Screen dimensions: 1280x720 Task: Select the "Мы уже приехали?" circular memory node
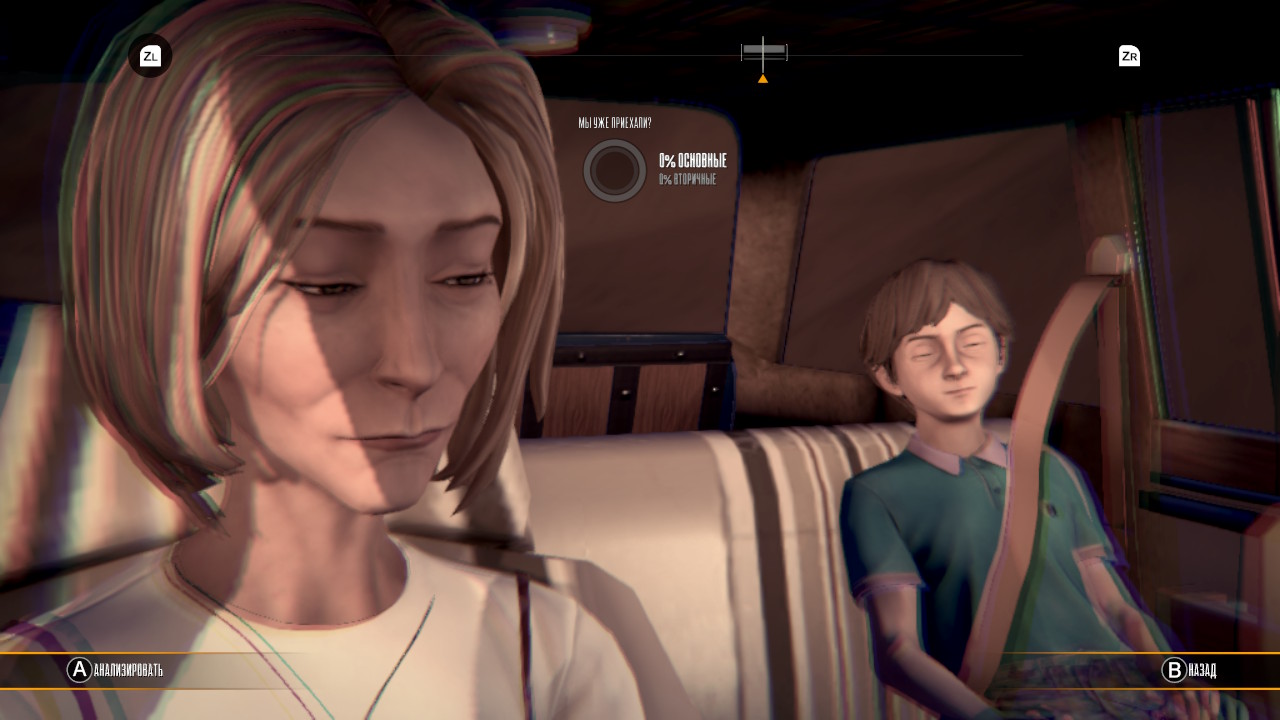coord(614,171)
